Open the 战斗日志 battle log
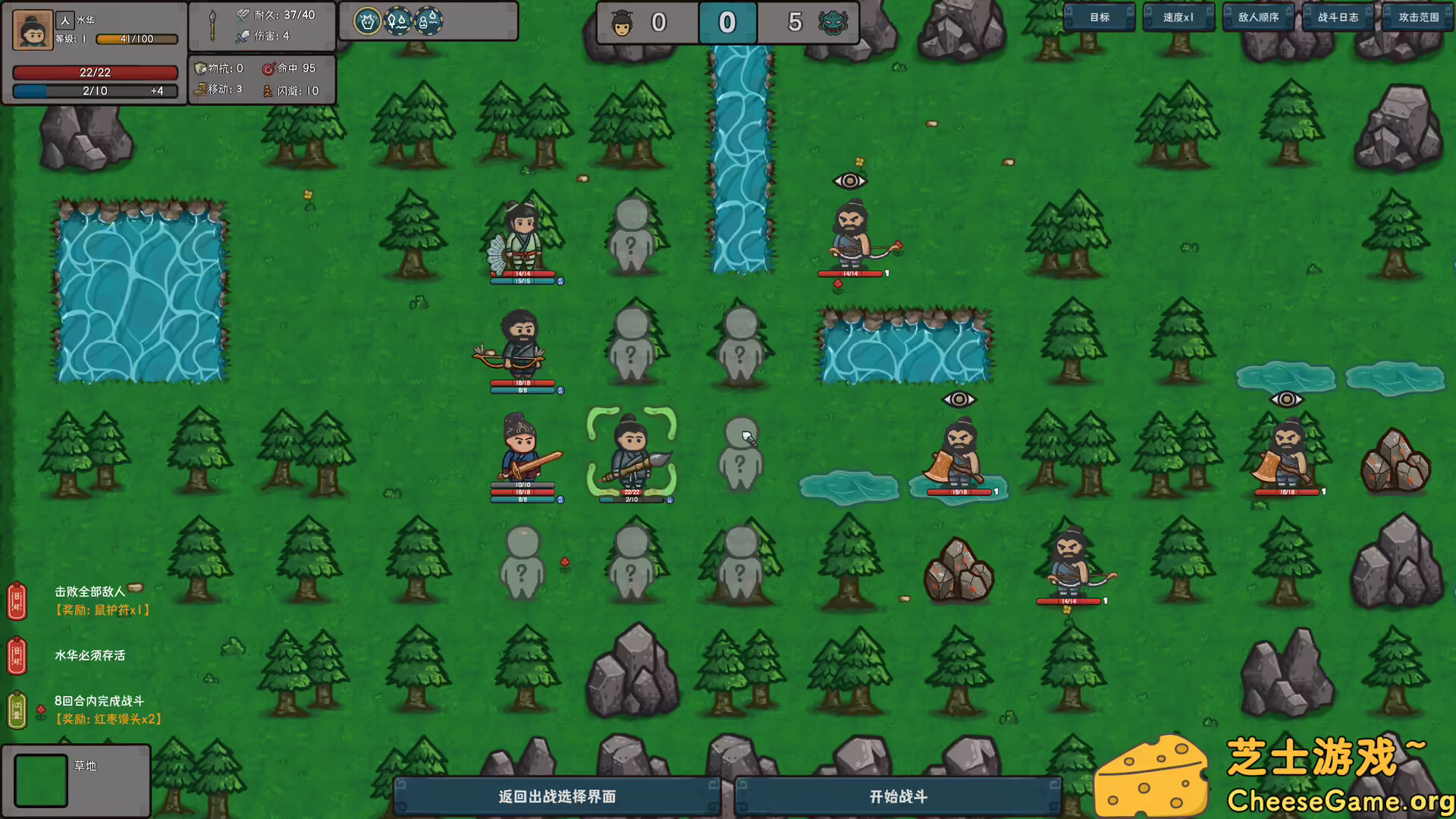1456x819 pixels. (x=1337, y=17)
